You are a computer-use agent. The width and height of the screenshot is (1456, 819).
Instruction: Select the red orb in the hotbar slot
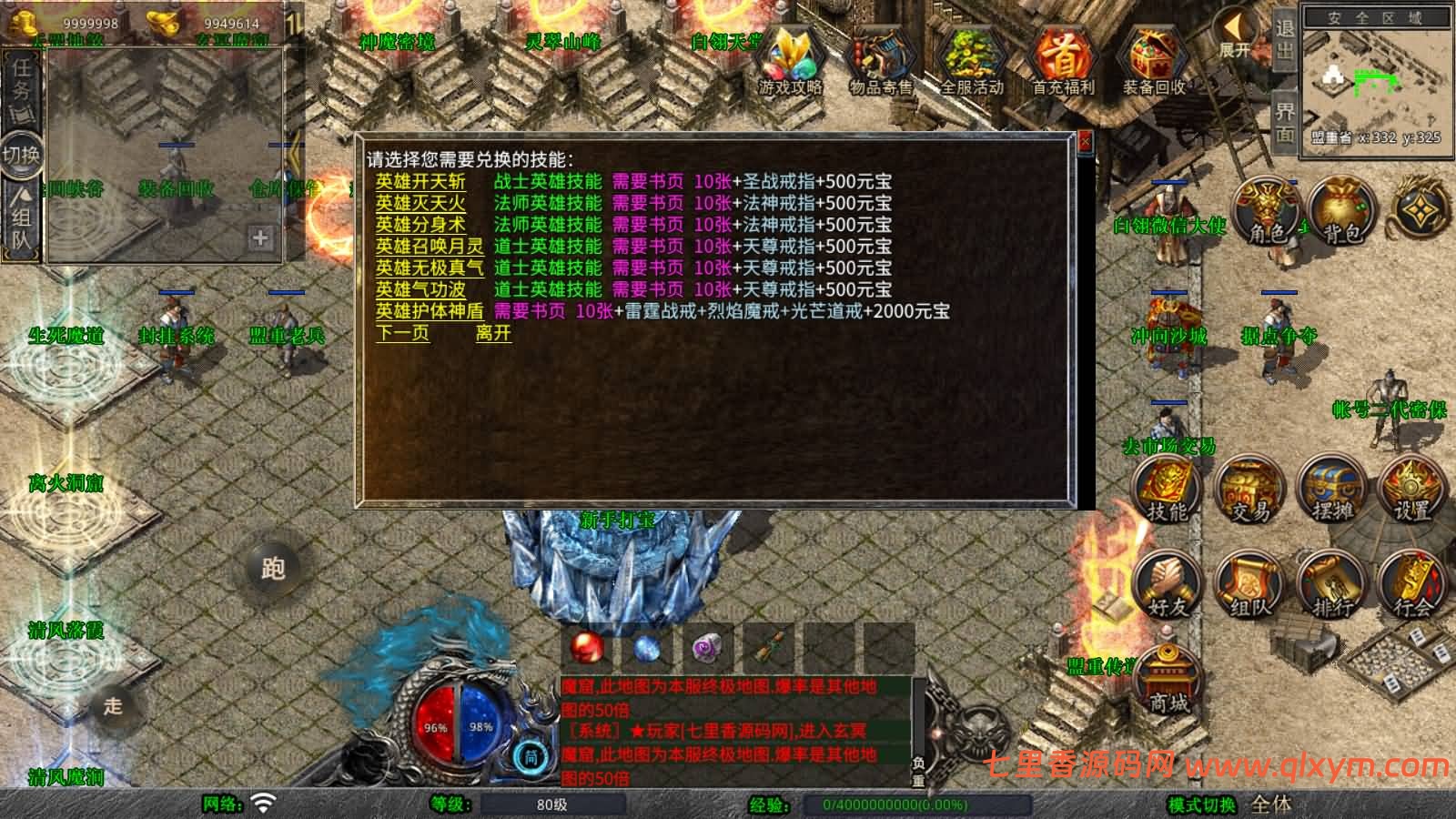pos(585,646)
